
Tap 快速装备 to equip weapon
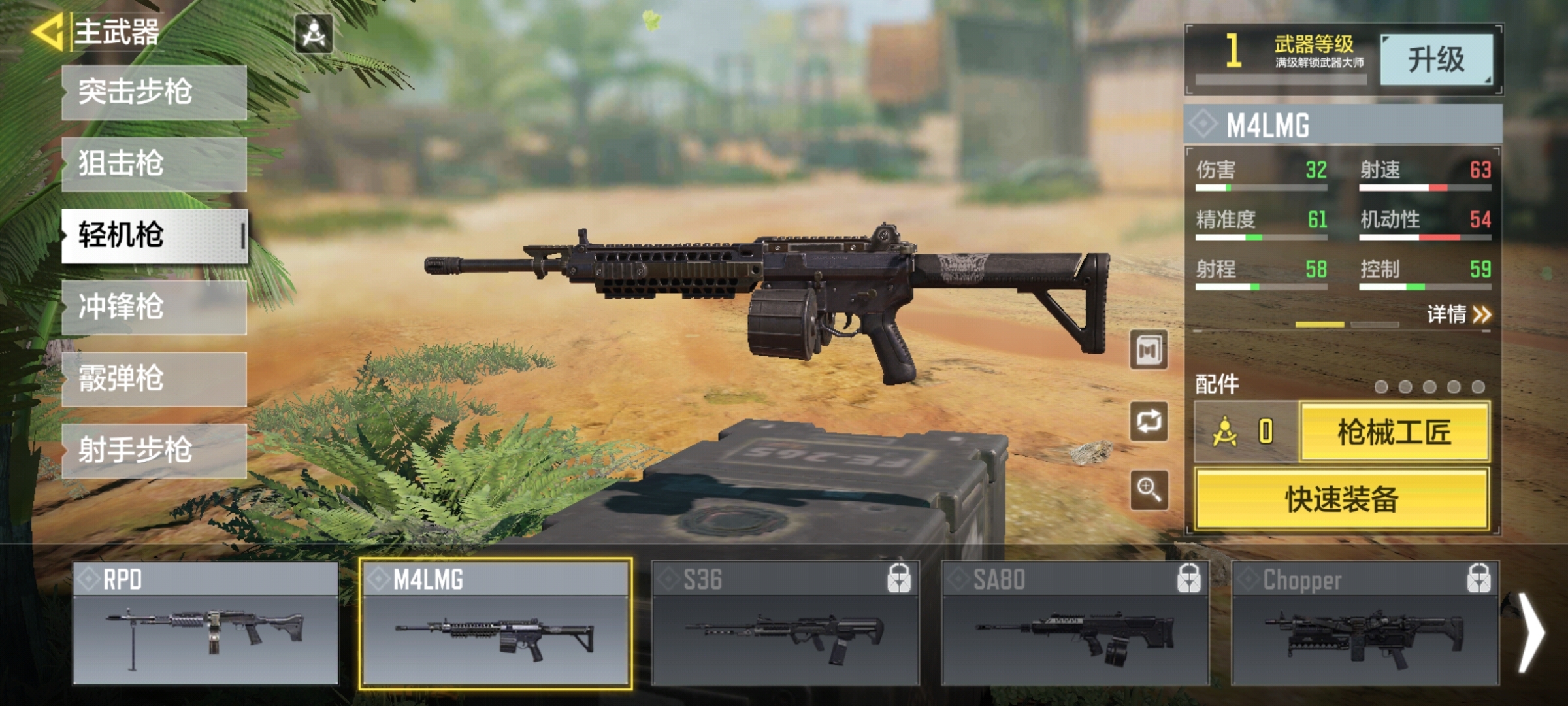pos(1342,499)
